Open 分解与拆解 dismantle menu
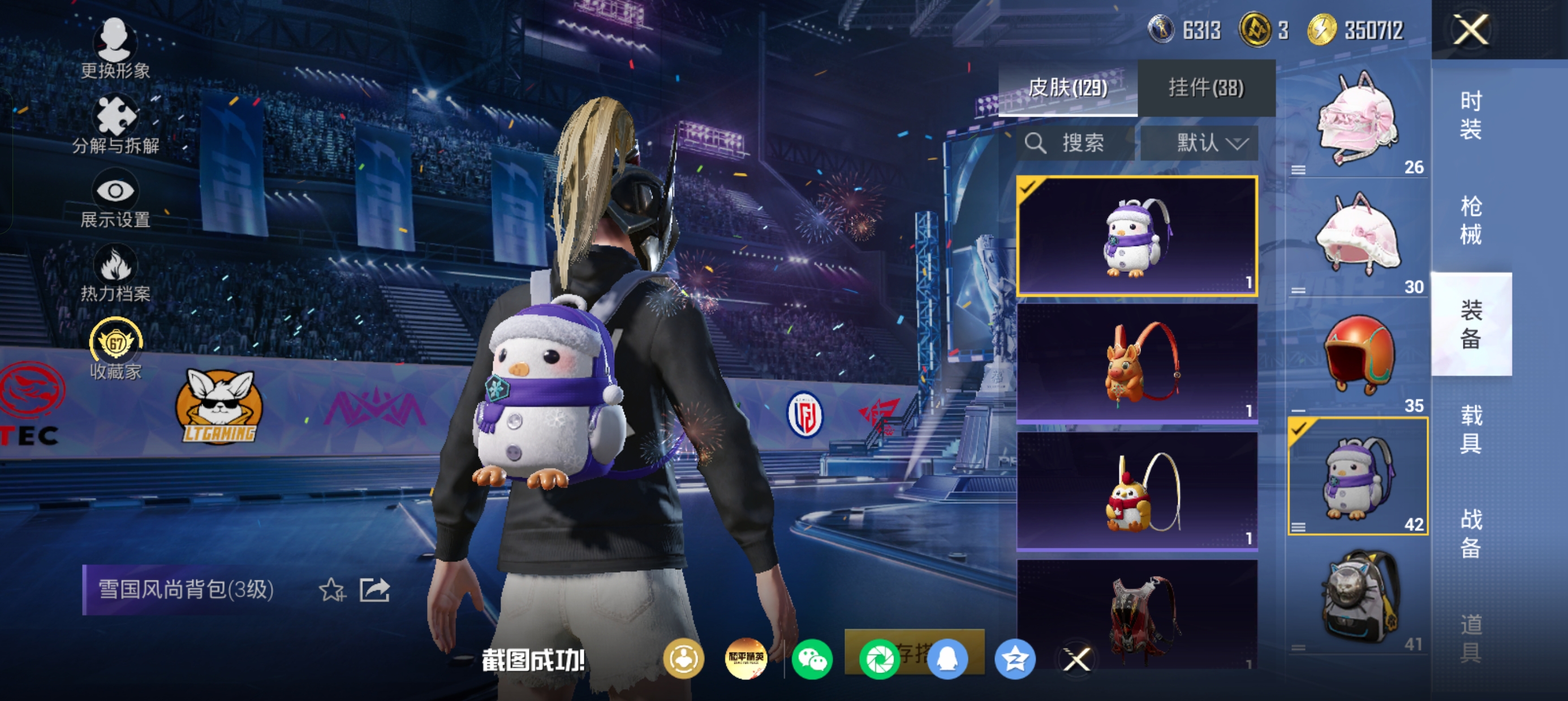Image resolution: width=1568 pixels, height=701 pixels. tap(115, 125)
